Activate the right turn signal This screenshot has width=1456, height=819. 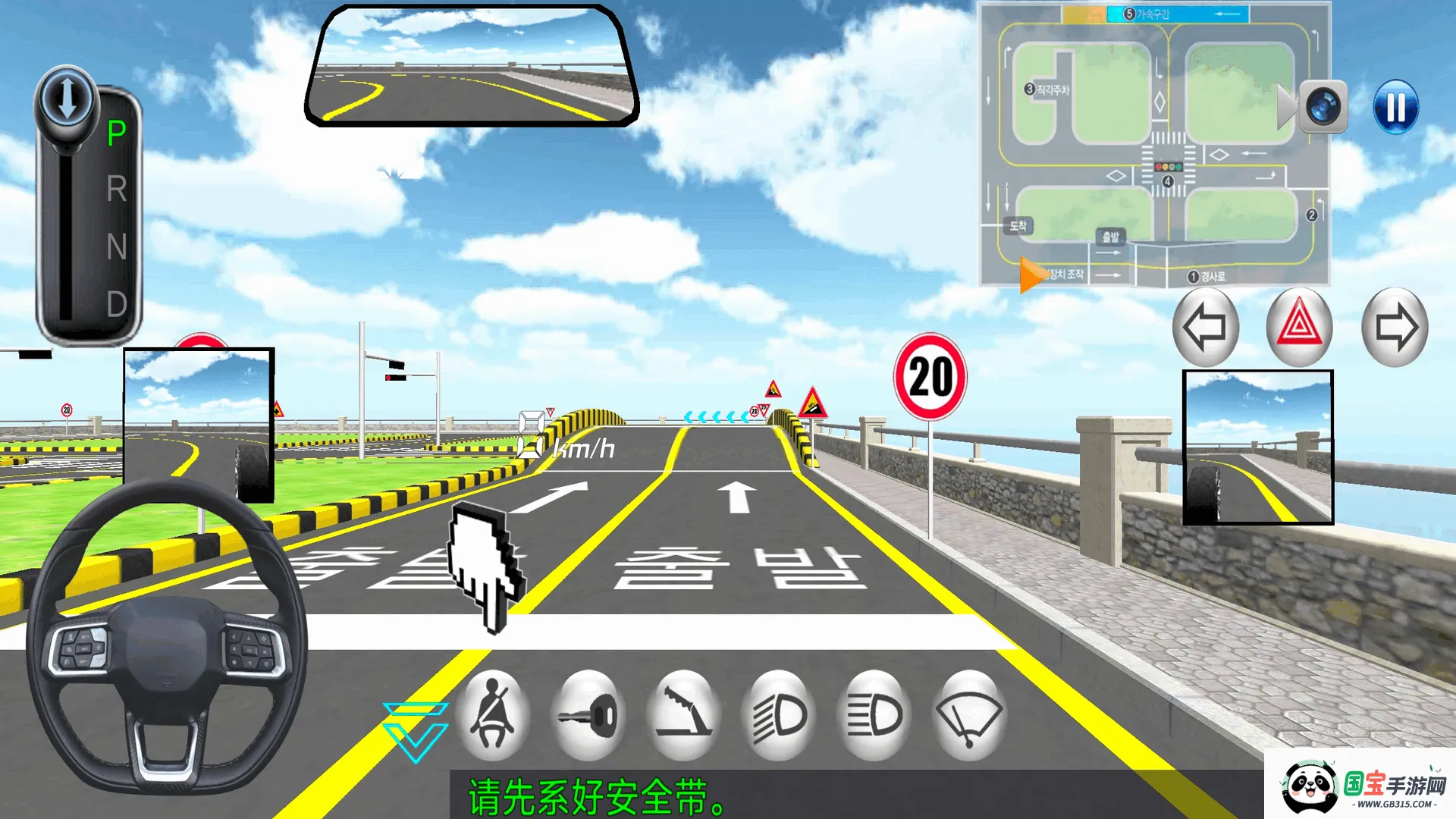pyautogui.click(x=1395, y=328)
